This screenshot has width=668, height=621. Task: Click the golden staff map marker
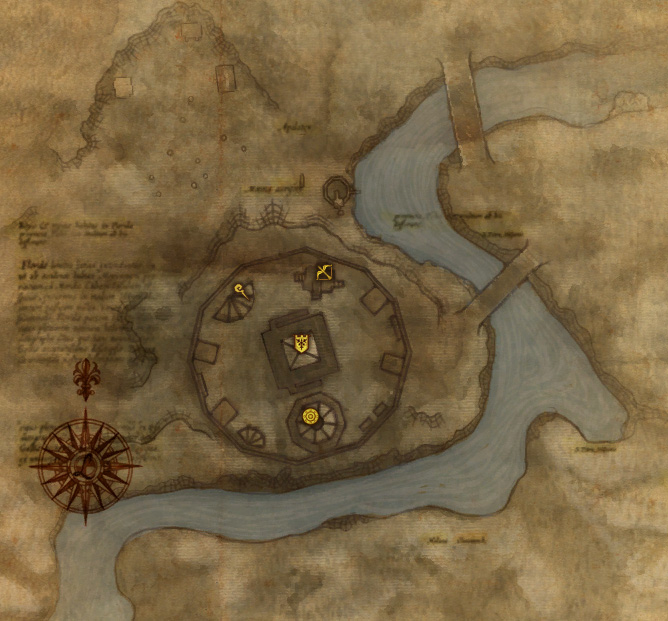click(241, 290)
